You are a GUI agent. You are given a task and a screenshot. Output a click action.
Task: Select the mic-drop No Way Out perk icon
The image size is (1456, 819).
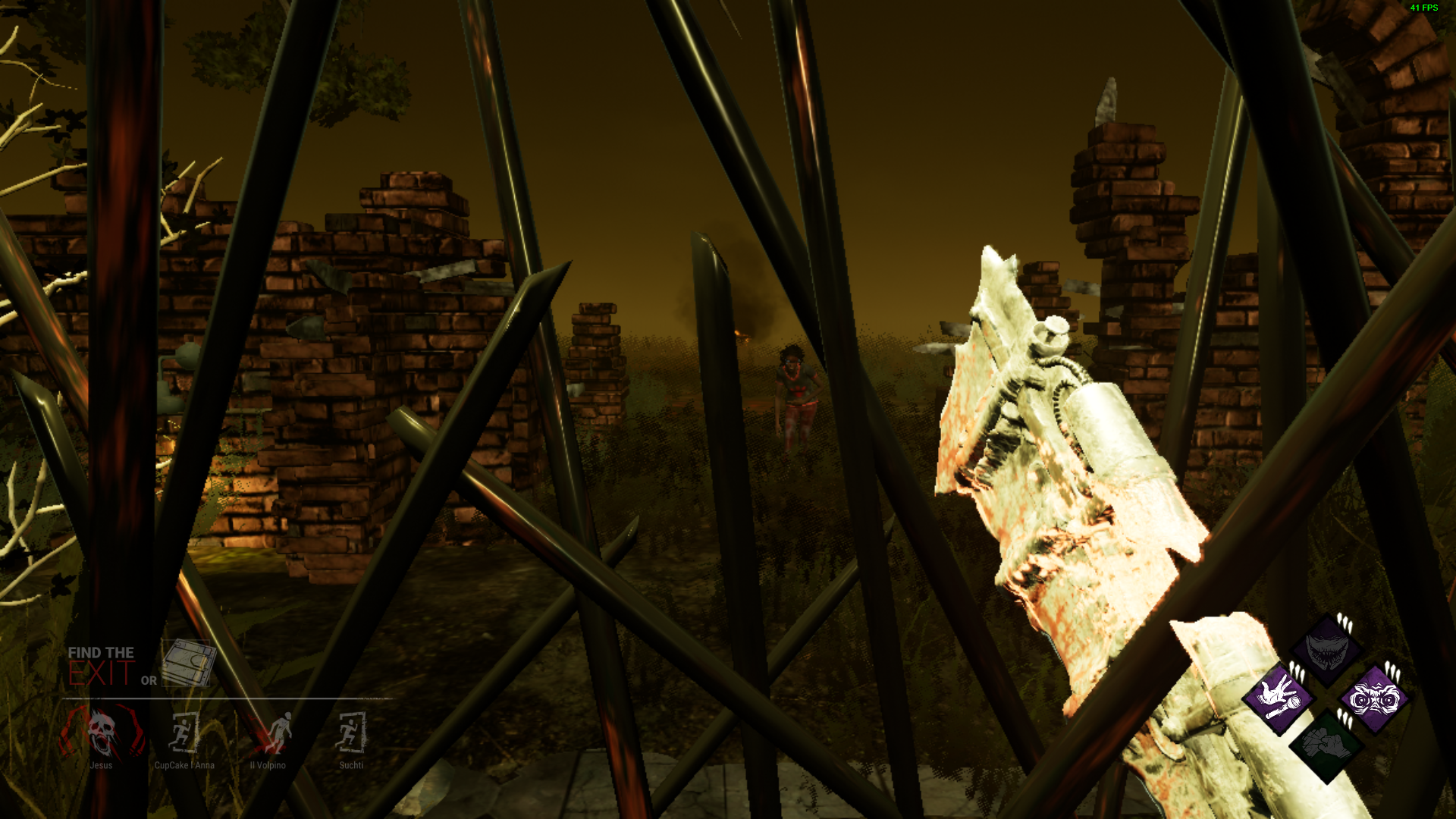click(1279, 698)
